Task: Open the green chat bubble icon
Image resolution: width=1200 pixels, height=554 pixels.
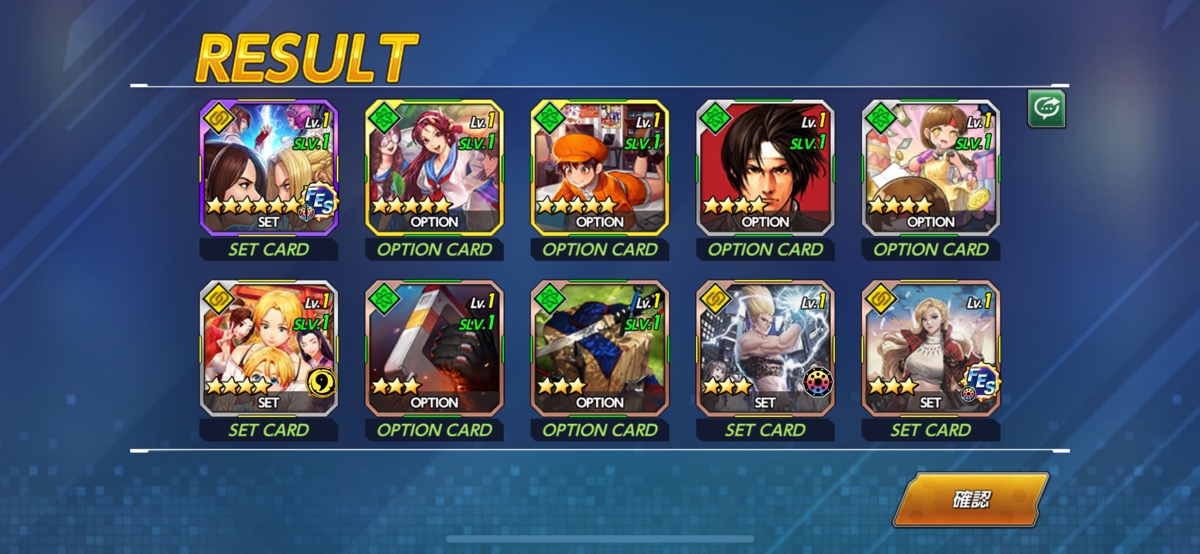Action: pos(1047,109)
